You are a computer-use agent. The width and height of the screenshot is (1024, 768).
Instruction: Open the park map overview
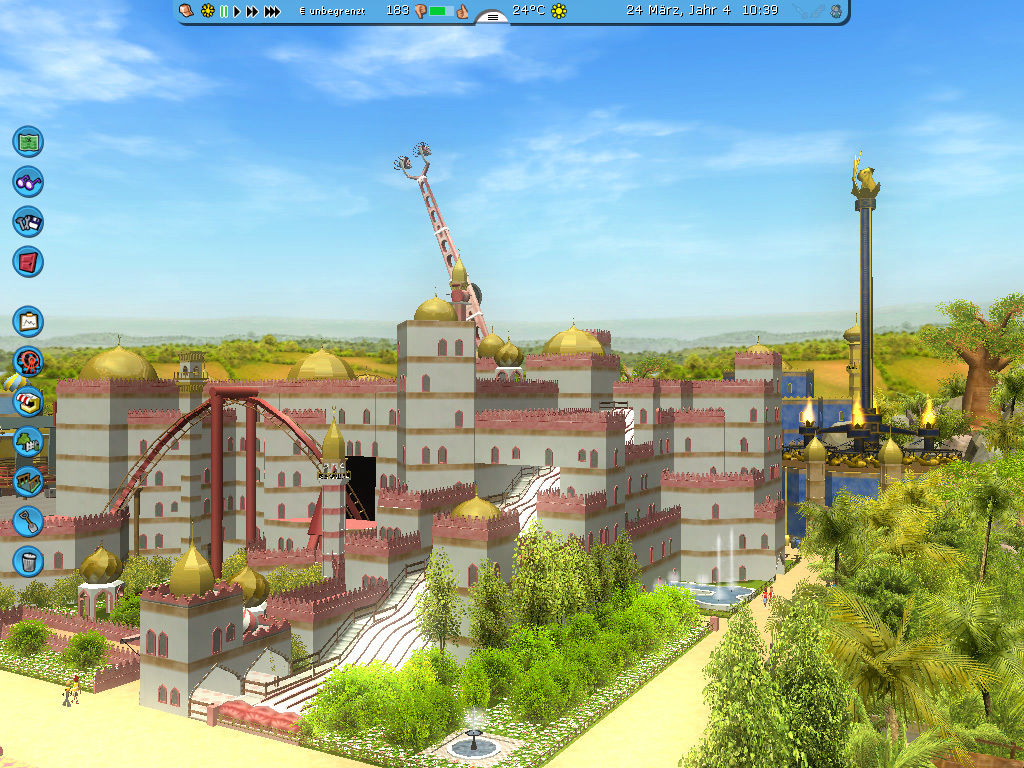(28, 140)
